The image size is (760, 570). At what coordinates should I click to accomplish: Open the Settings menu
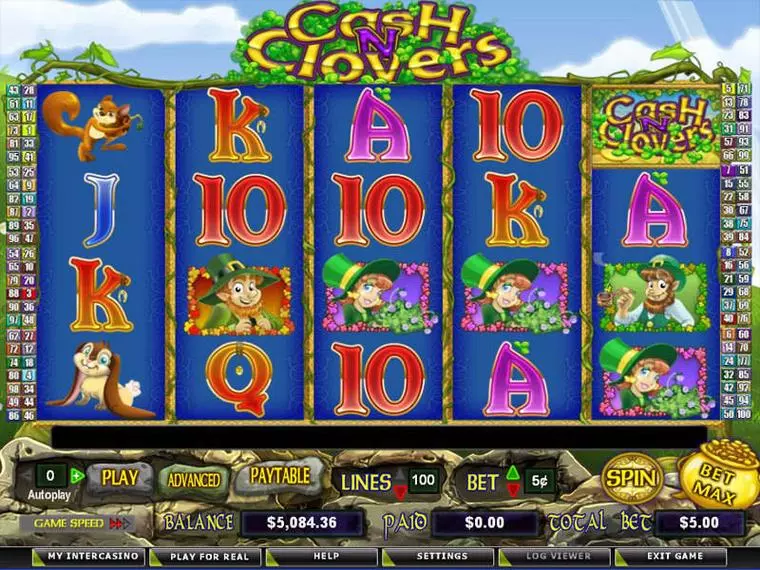(x=442, y=556)
